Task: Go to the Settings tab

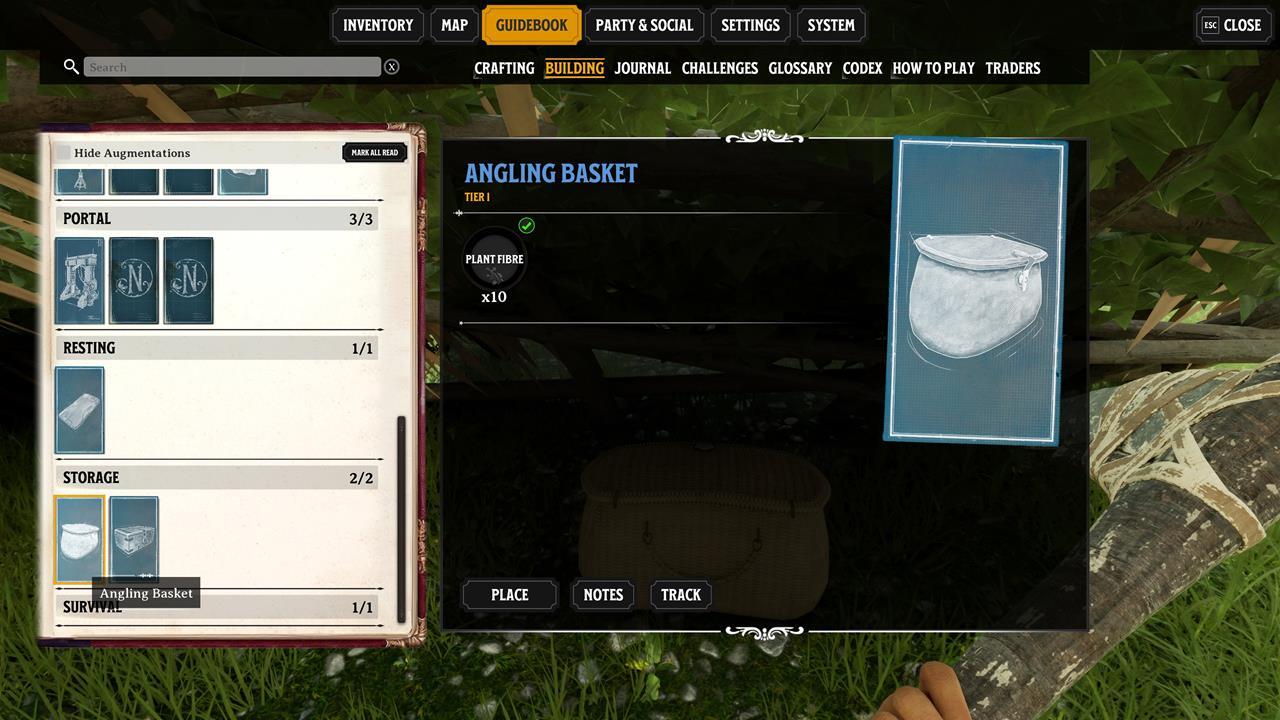Action: [750, 25]
